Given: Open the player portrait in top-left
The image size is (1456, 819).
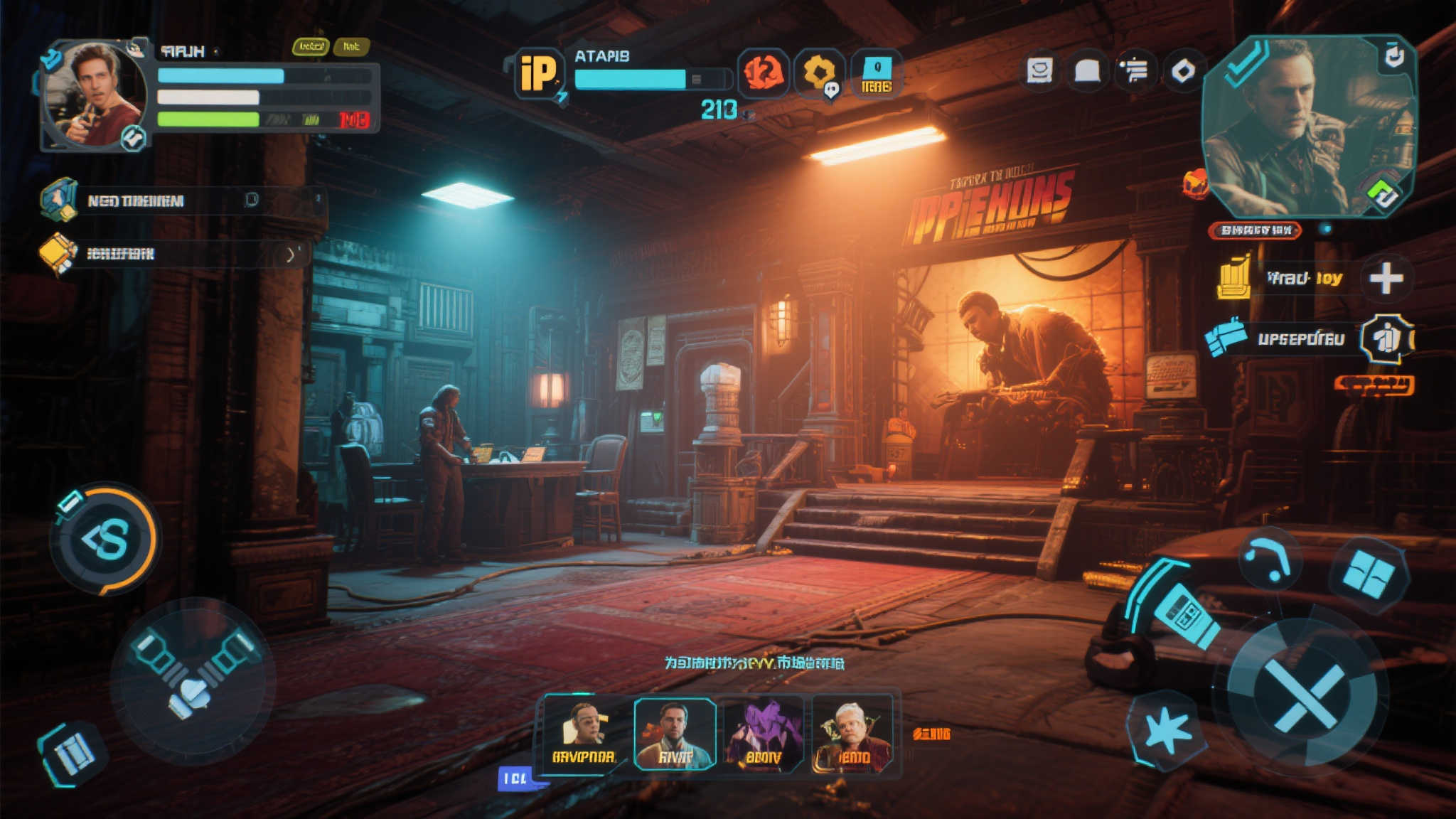Looking at the screenshot, I should tap(94, 94).
